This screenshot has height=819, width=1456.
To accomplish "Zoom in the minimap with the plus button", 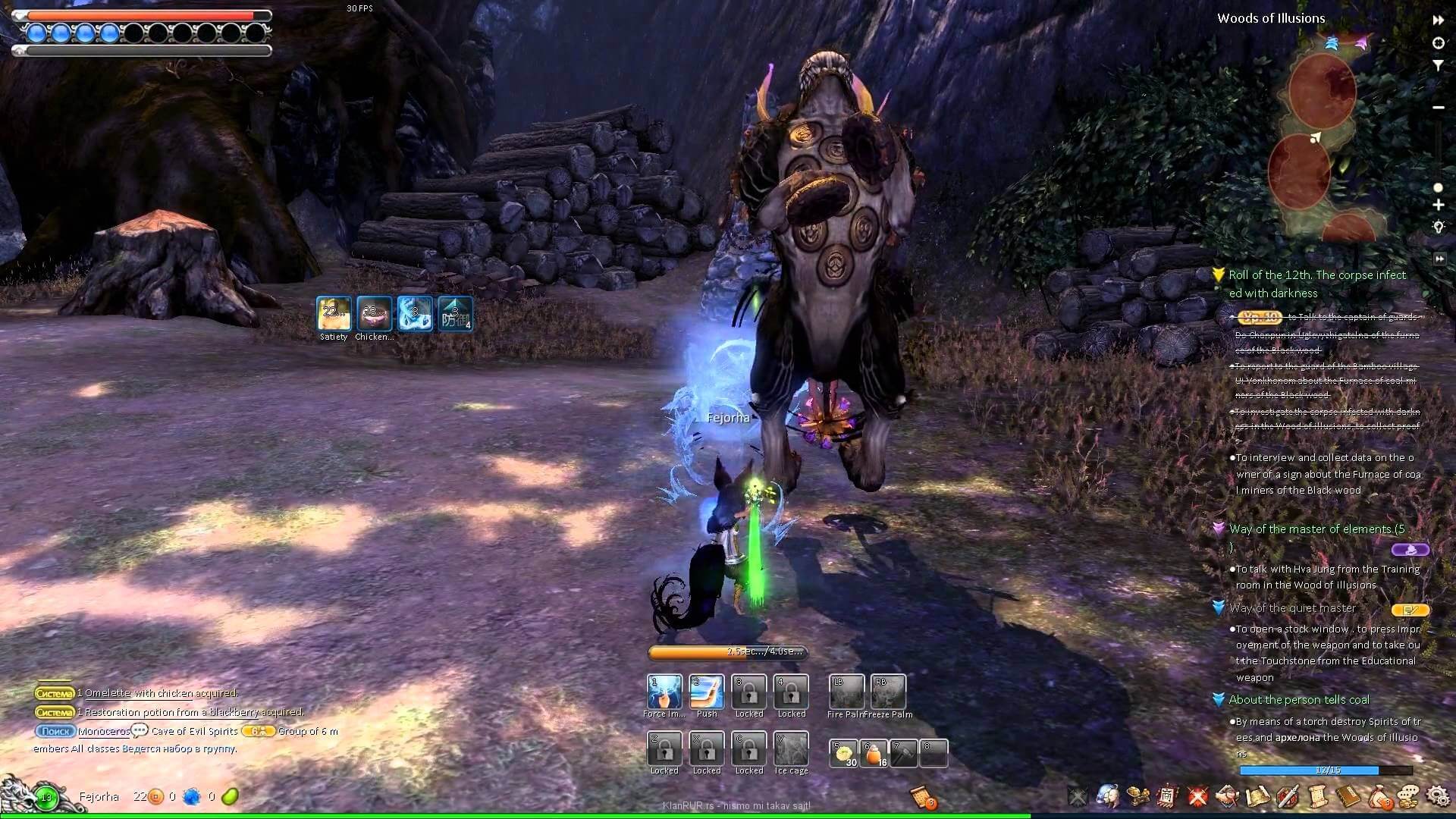I will 1438,205.
